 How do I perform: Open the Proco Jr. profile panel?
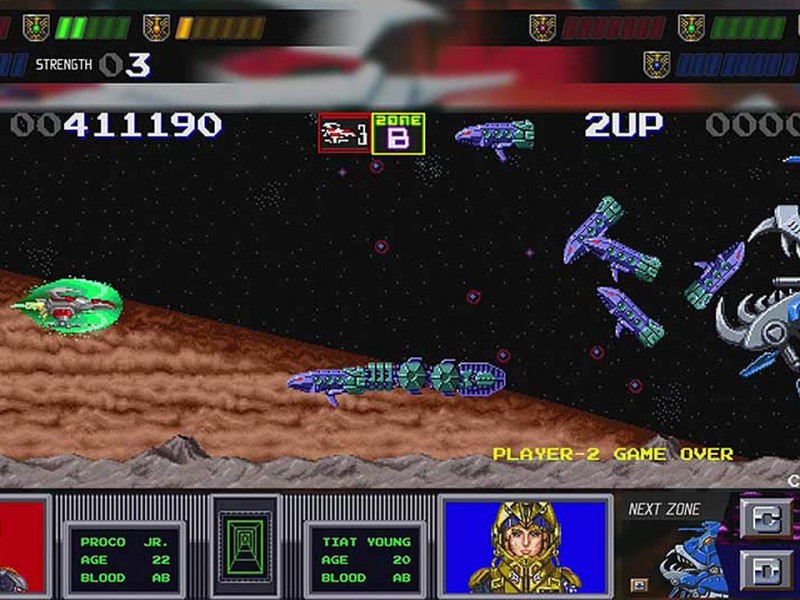(x=123, y=559)
